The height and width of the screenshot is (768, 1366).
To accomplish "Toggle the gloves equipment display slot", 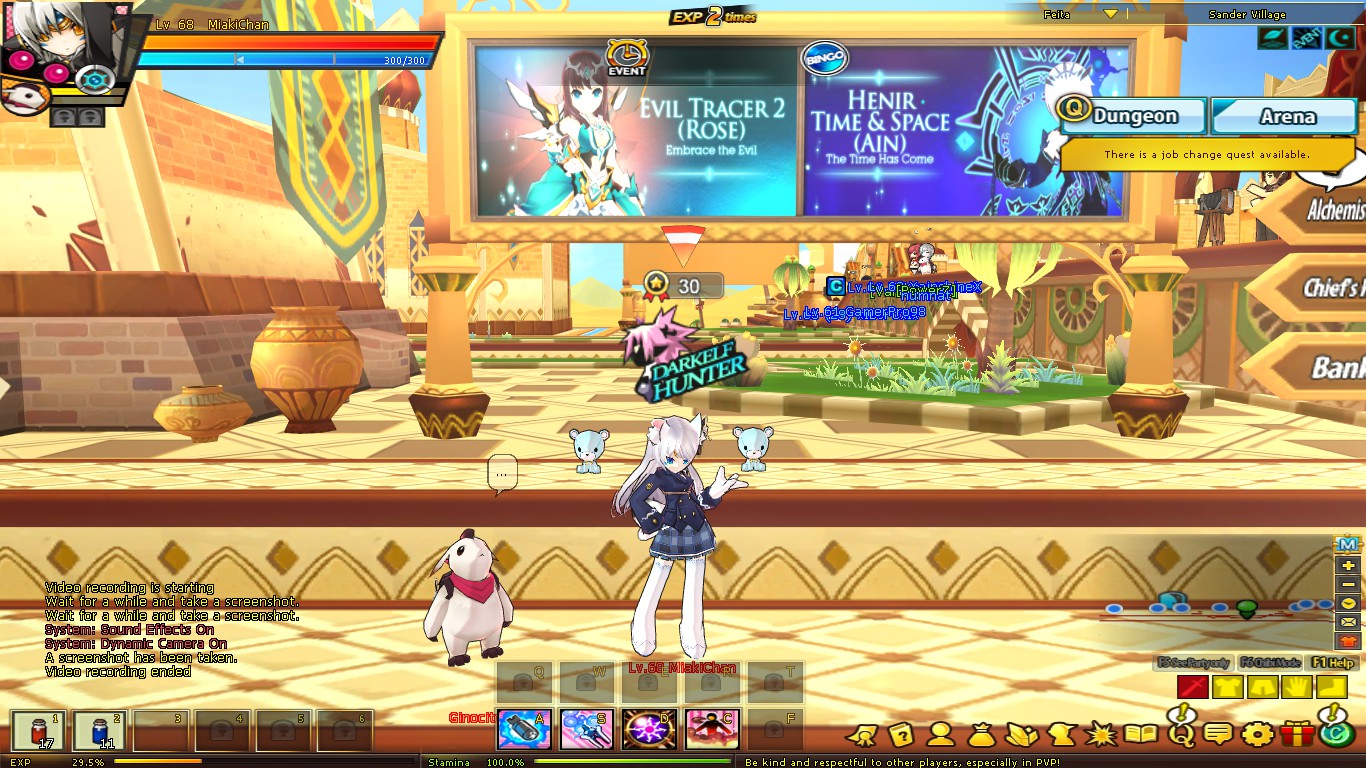I will coord(1297,686).
